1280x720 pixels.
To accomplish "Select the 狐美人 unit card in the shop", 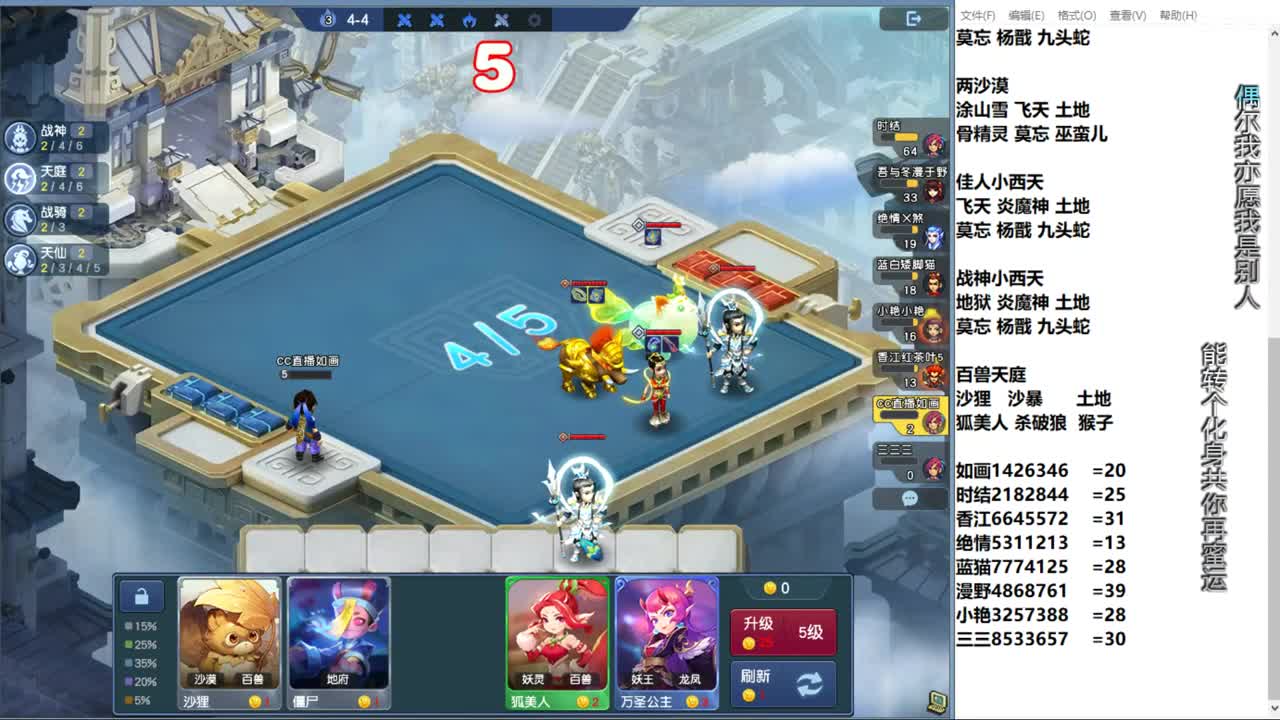I will point(557,630).
